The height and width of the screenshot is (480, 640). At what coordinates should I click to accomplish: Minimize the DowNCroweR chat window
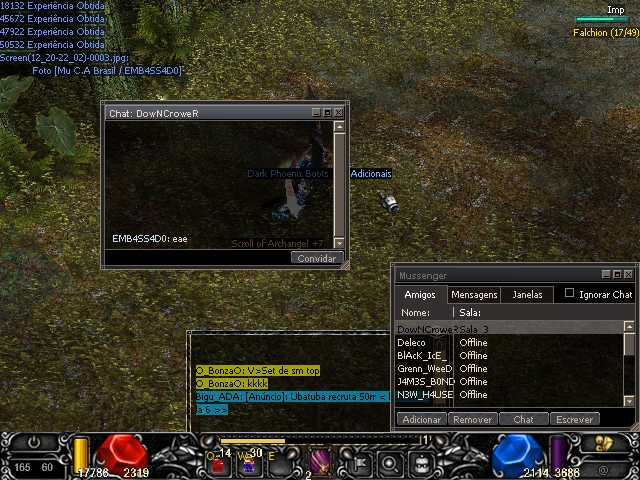pyautogui.click(x=316, y=113)
